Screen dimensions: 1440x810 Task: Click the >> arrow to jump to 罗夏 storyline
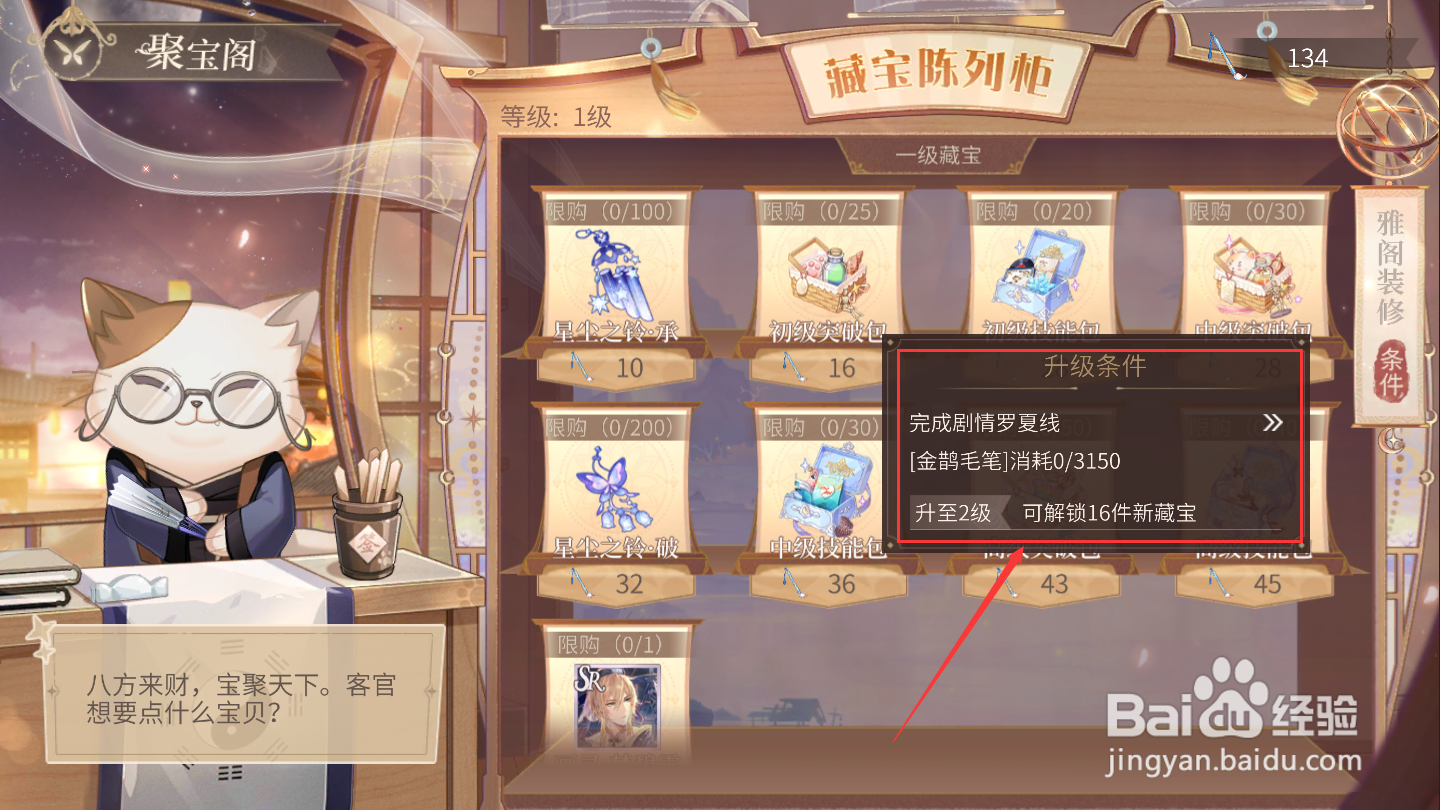1272,422
